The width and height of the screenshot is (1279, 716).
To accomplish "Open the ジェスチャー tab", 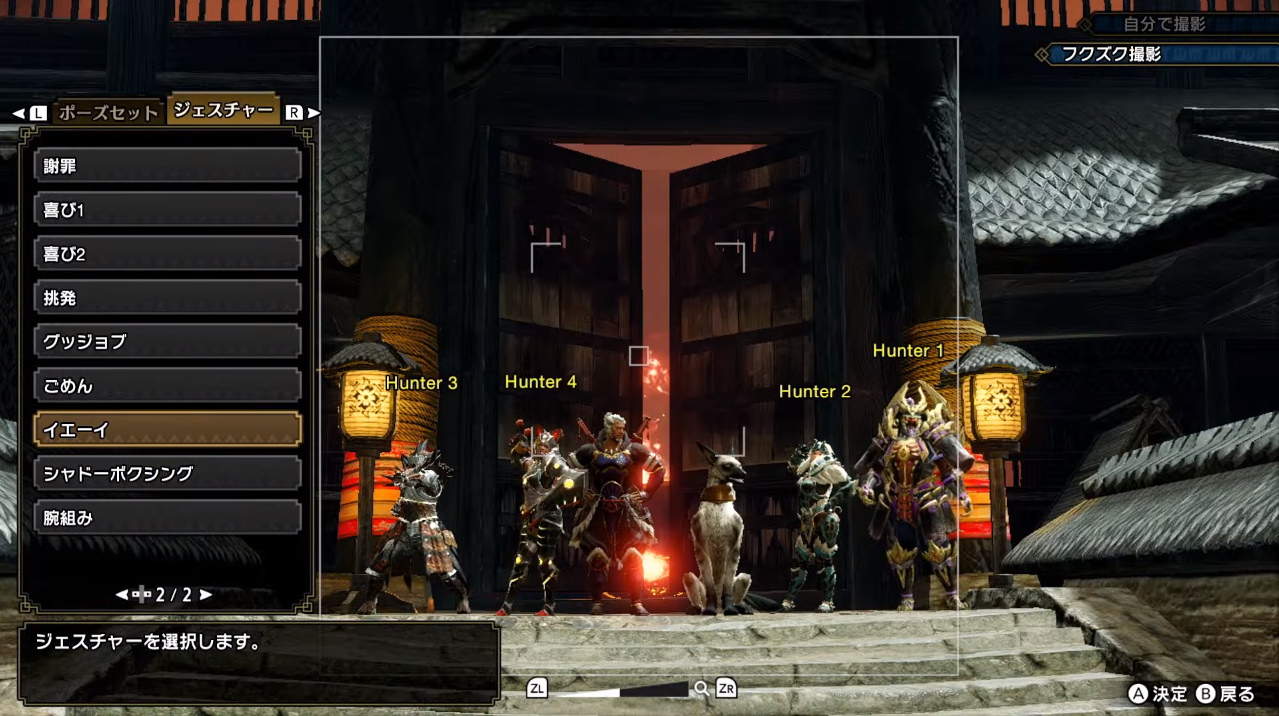I will 223,110.
